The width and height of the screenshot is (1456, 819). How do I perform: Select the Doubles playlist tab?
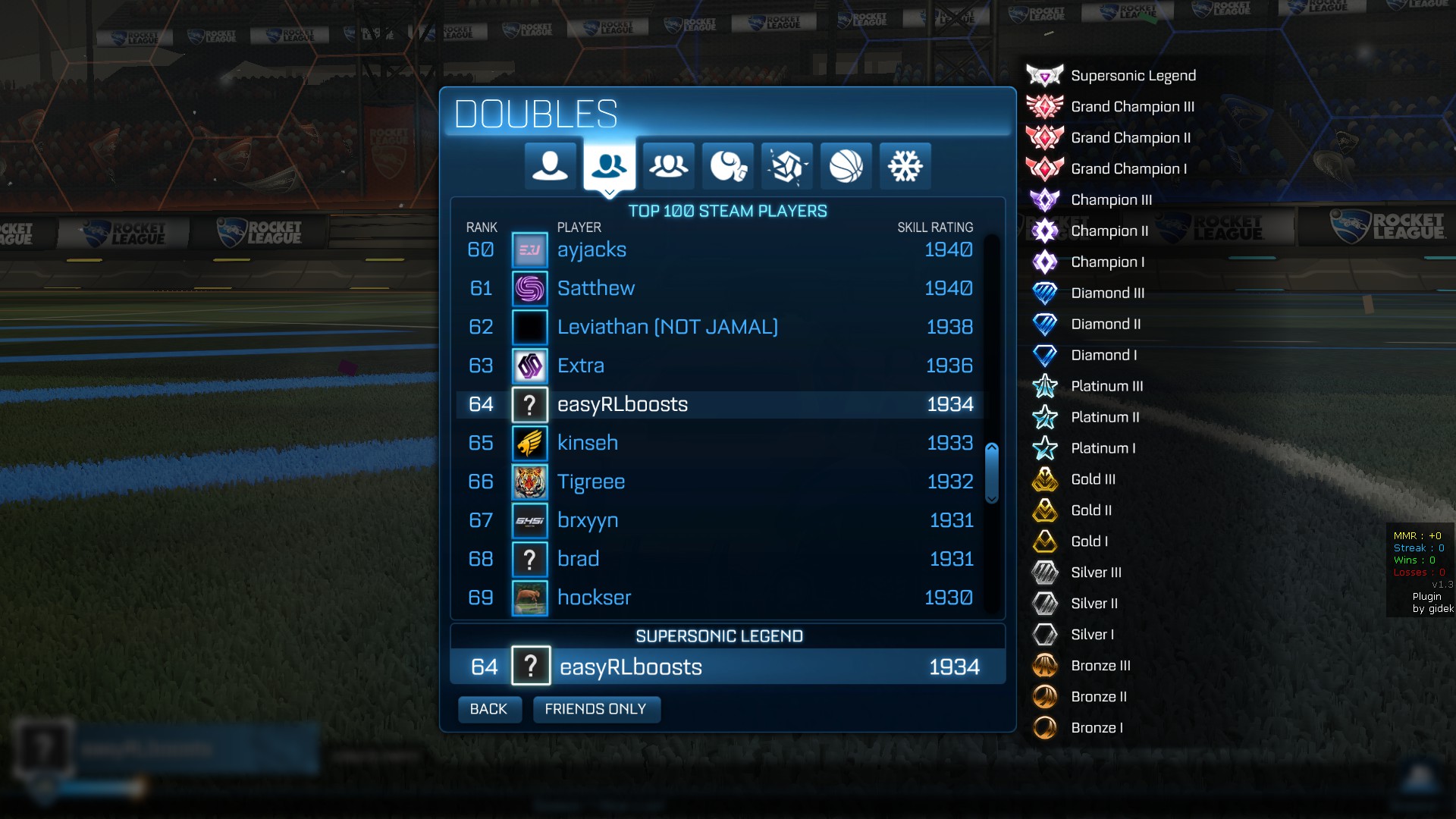coord(609,166)
